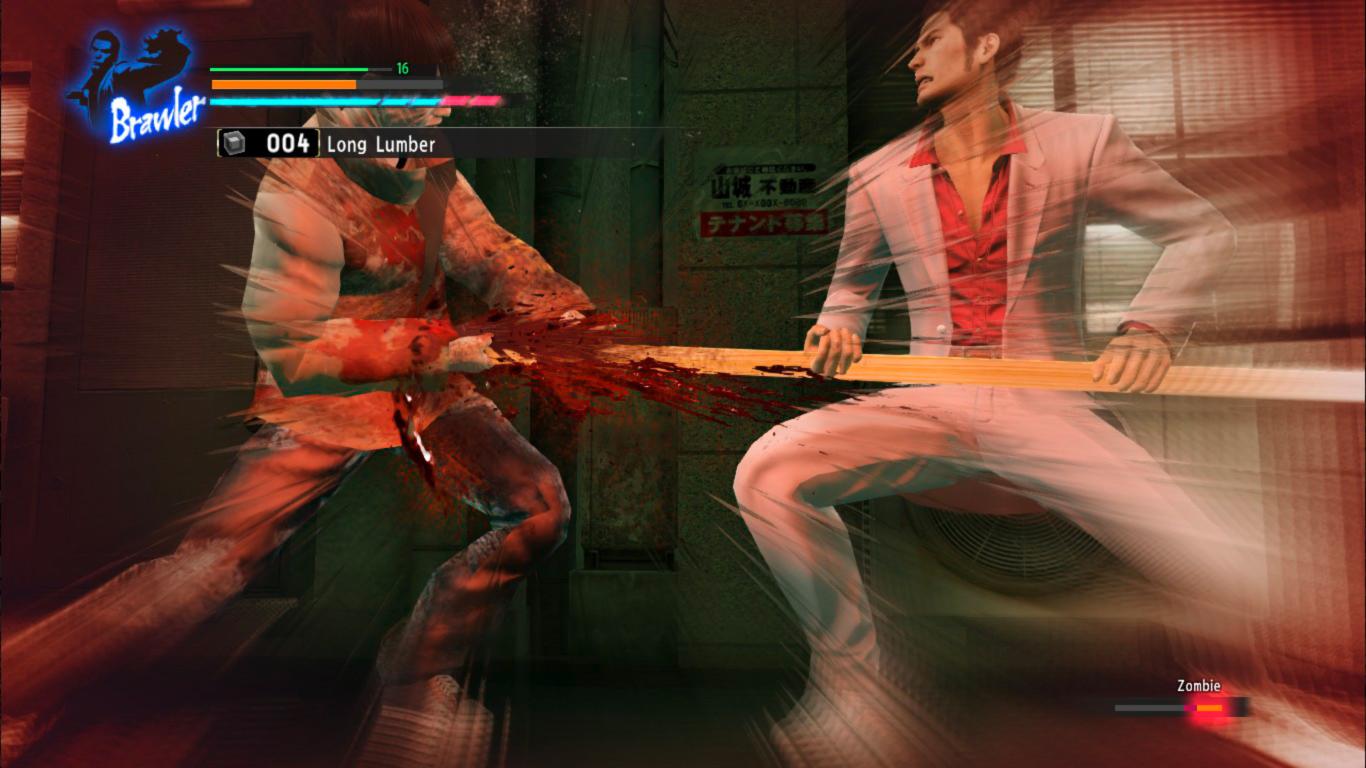Screen dimensions: 1366x768
Task: Click the Zombie enemy name label
Action: tap(1196, 685)
